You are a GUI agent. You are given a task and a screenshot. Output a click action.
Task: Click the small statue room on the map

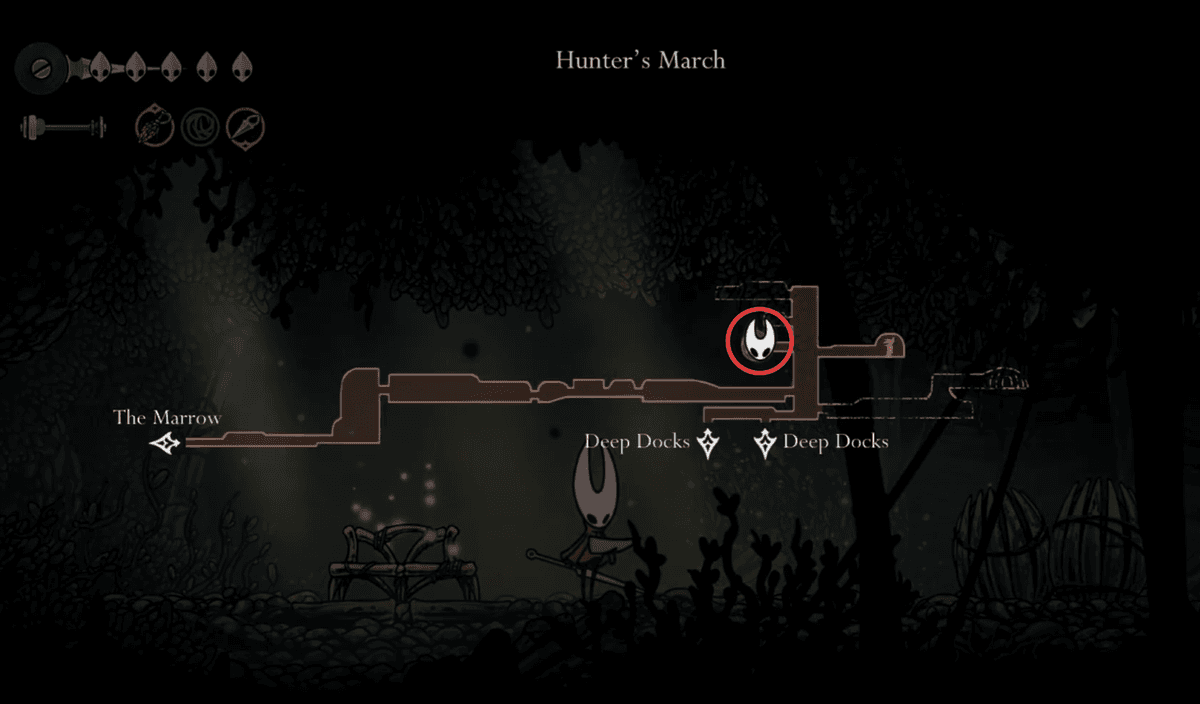click(885, 347)
